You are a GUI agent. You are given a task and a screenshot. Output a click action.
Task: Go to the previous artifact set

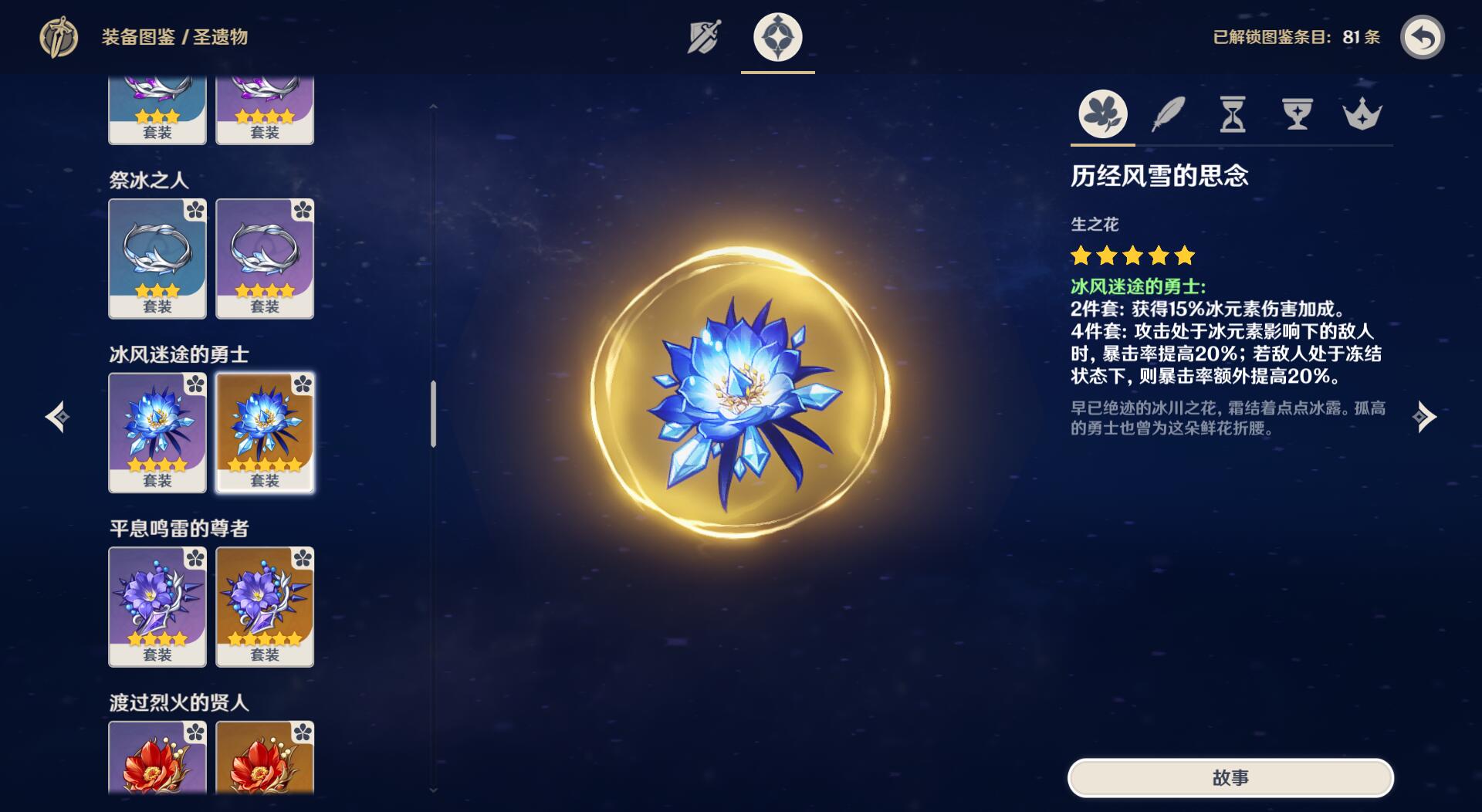click(x=58, y=417)
